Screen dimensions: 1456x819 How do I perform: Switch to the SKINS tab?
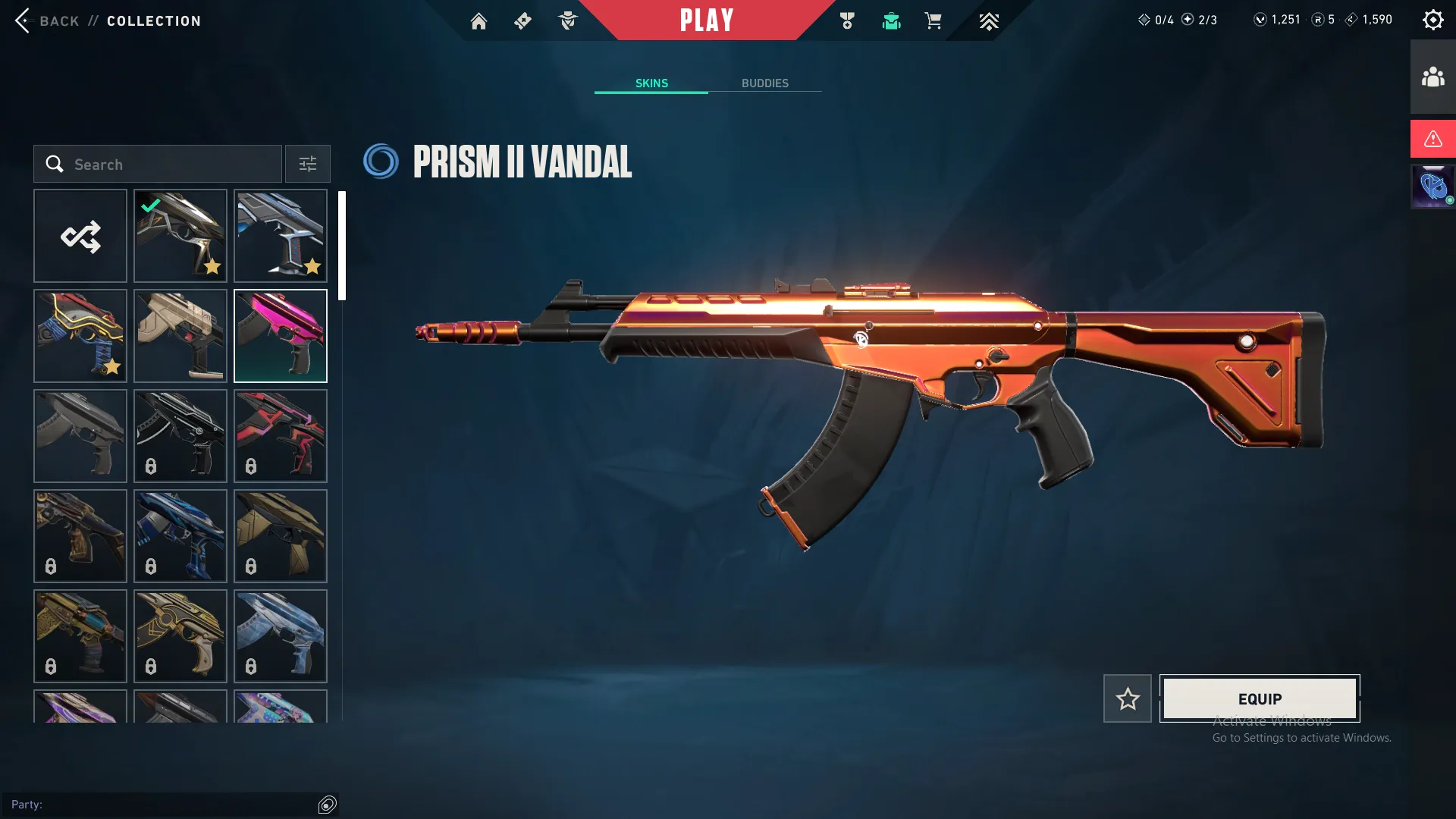651,83
